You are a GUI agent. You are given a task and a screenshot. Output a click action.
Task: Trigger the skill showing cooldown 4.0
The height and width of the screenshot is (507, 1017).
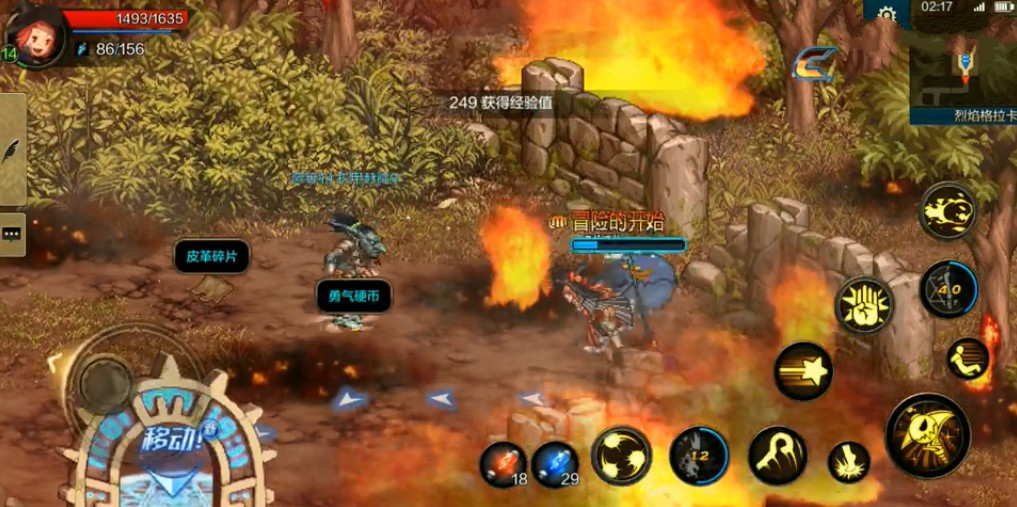point(948,289)
